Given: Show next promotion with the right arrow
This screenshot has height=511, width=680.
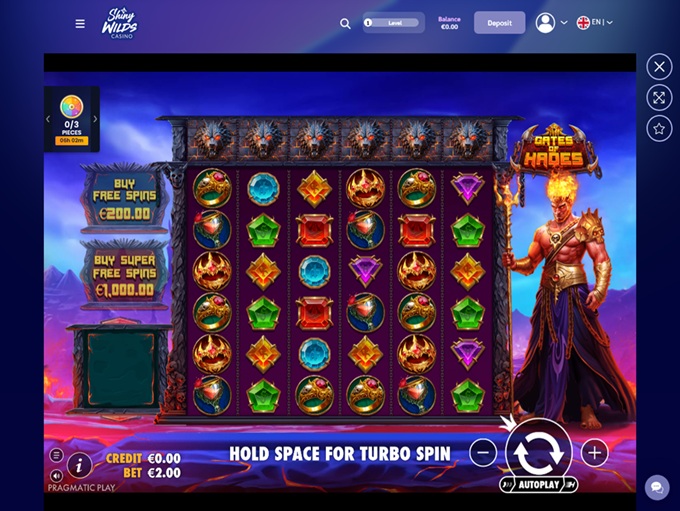Looking at the screenshot, I should (96, 119).
